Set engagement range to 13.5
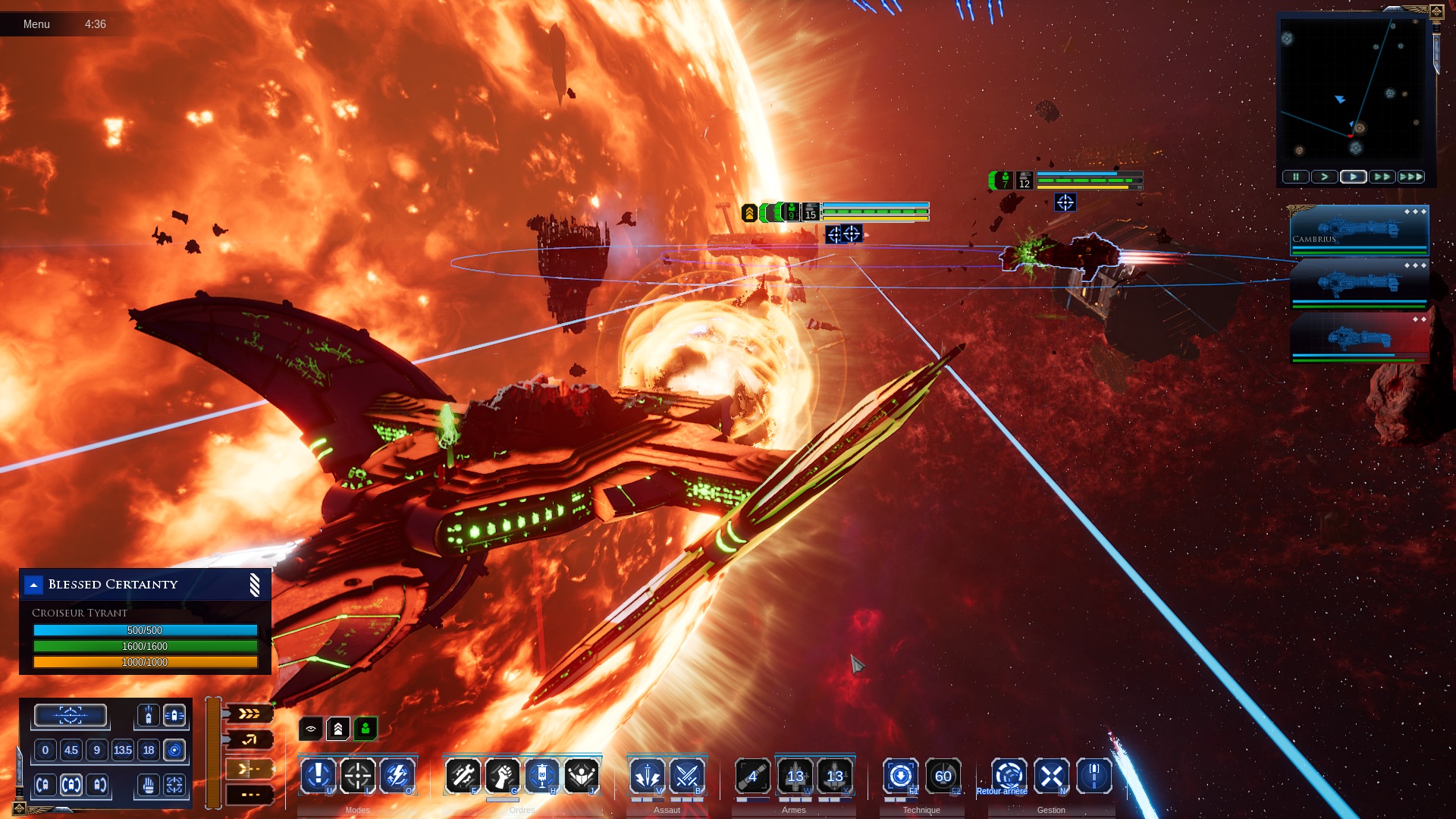This screenshot has height=819, width=1456. [x=122, y=751]
